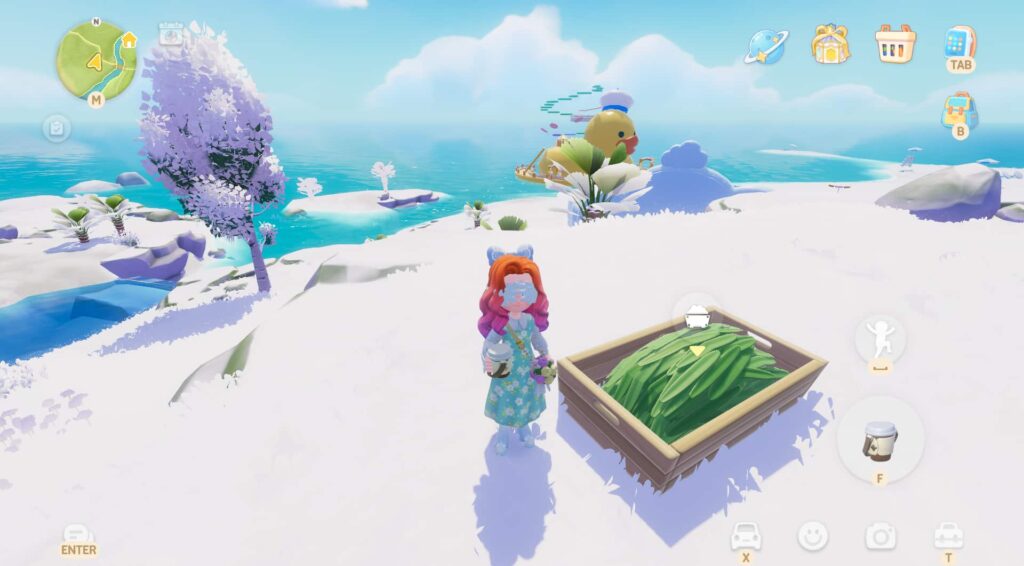Open the smiley emote menu
This screenshot has height=566, width=1024.
pos(813,536)
